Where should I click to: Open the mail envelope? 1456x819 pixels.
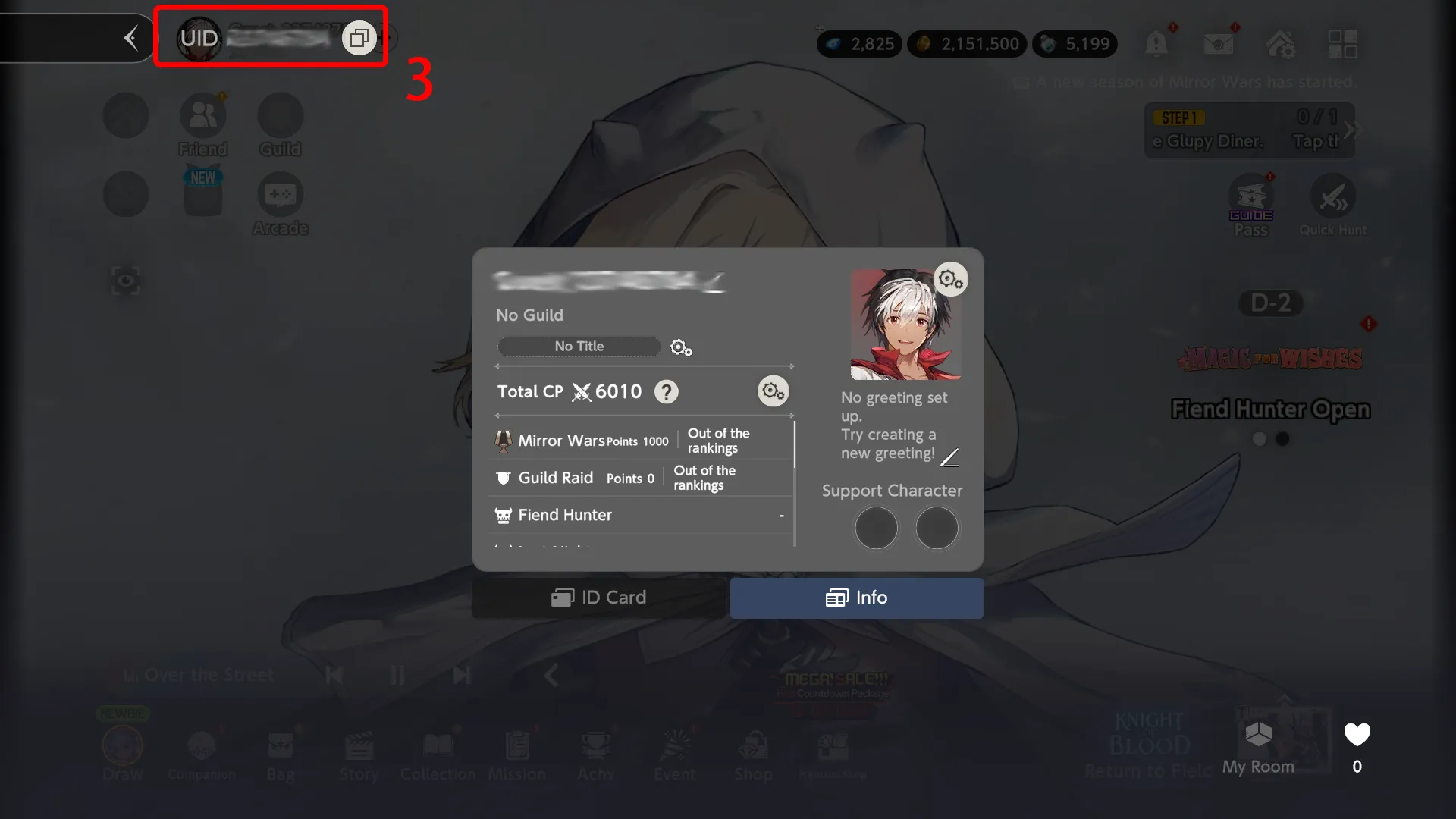click(1218, 44)
